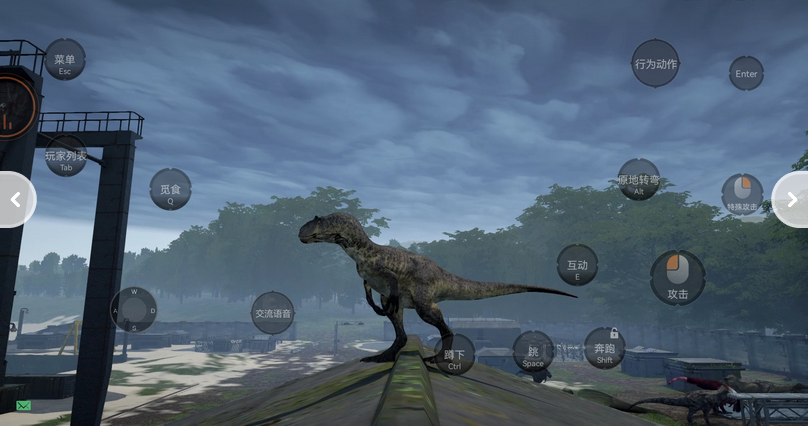
Task: Open the 交流语音 voice chat button
Action: pyautogui.click(x=272, y=313)
